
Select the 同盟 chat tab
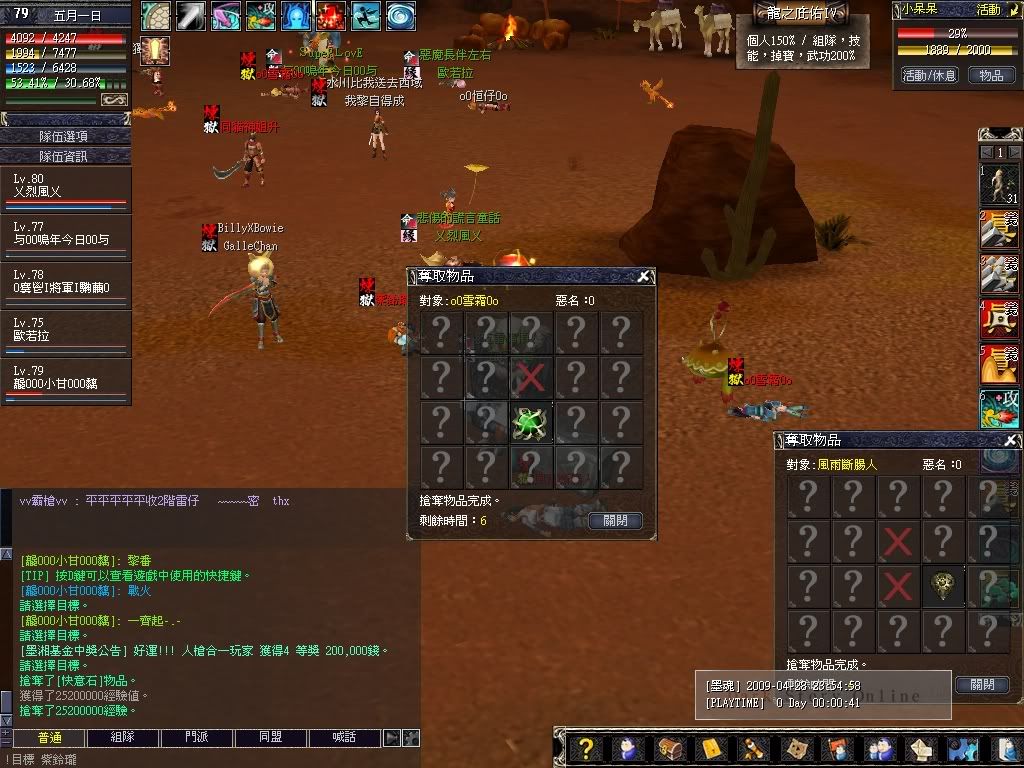click(270, 738)
